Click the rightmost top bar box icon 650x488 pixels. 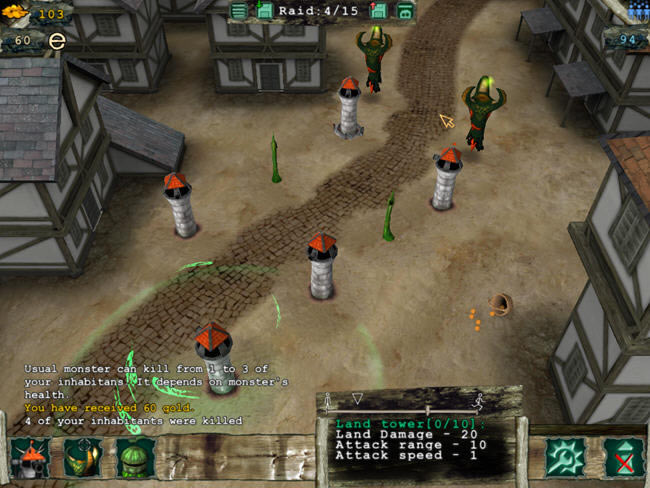pos(405,11)
